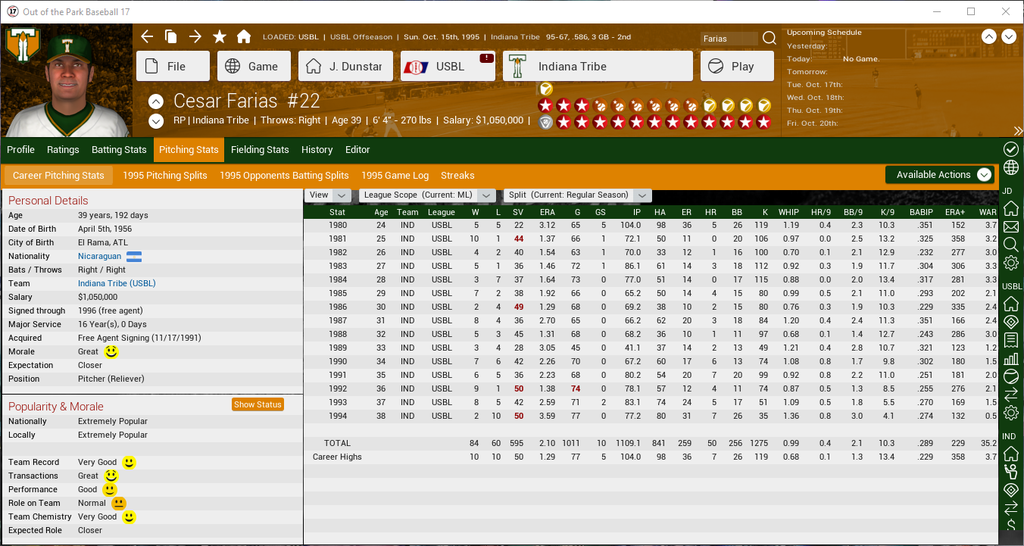1024x546 pixels.
Task: Open the Game menu
Action: pos(254,66)
